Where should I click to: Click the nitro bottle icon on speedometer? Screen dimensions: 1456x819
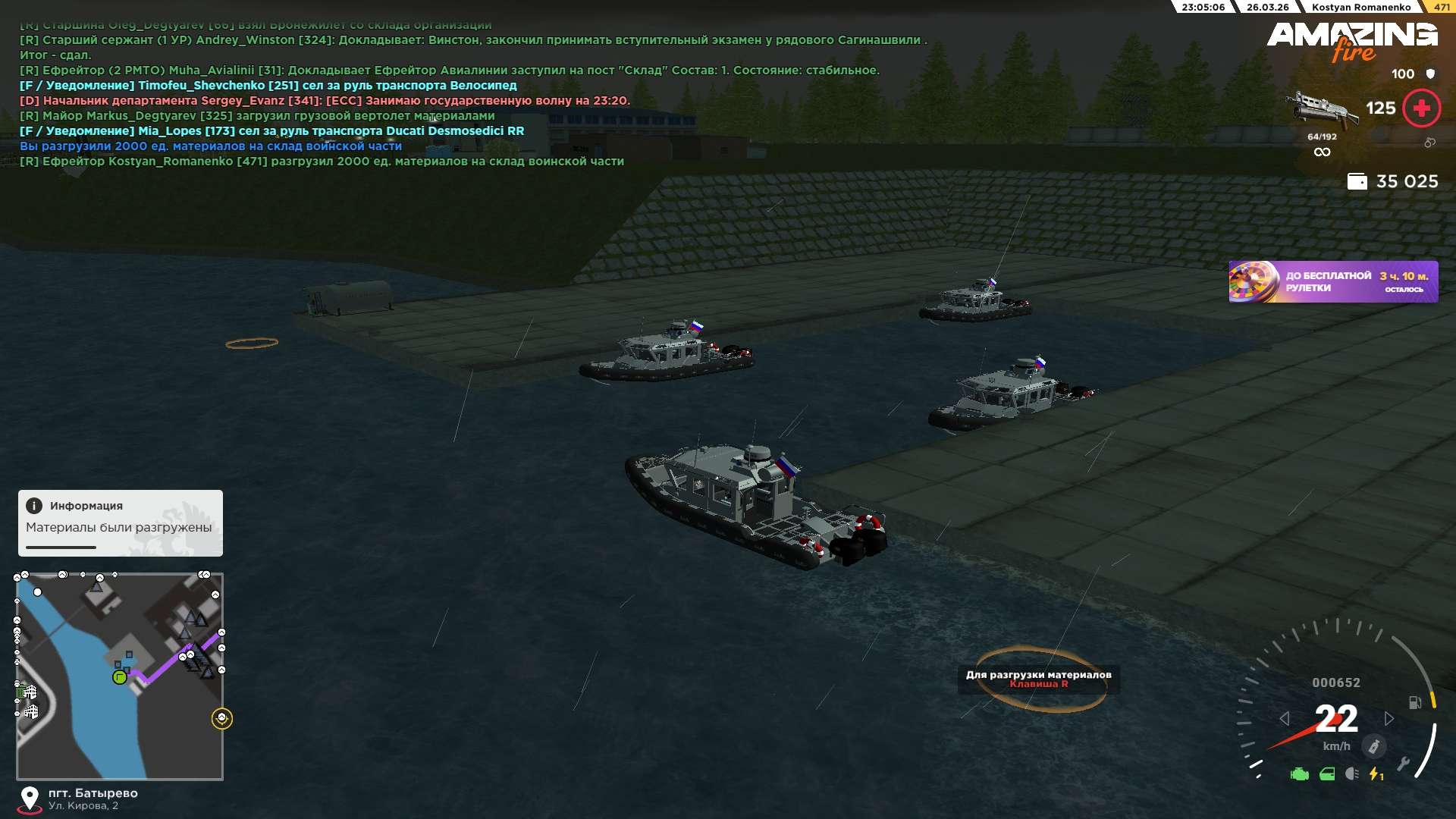(1373, 746)
